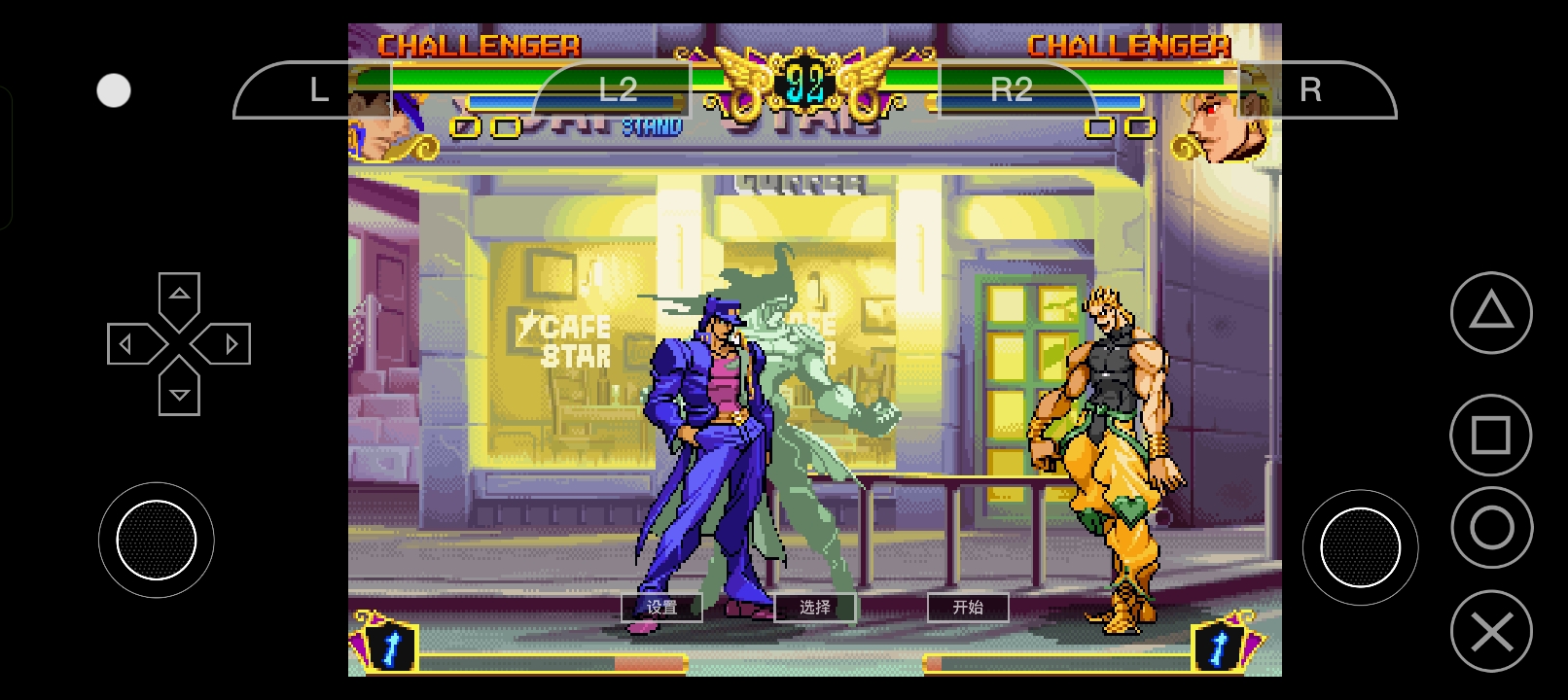
Task: Tap the white dot overlay button
Action: point(114,90)
